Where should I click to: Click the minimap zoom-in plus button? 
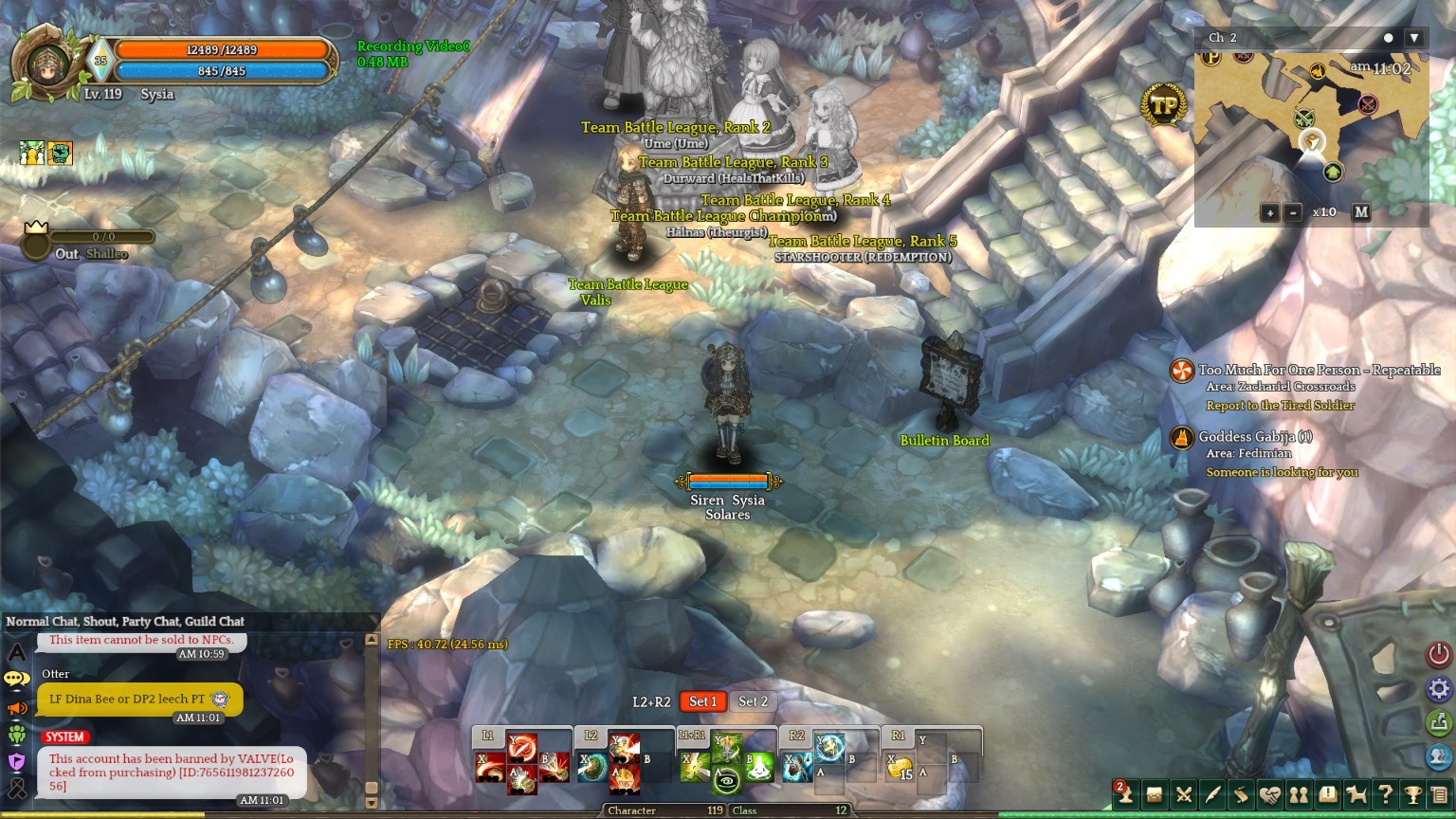[1270, 212]
